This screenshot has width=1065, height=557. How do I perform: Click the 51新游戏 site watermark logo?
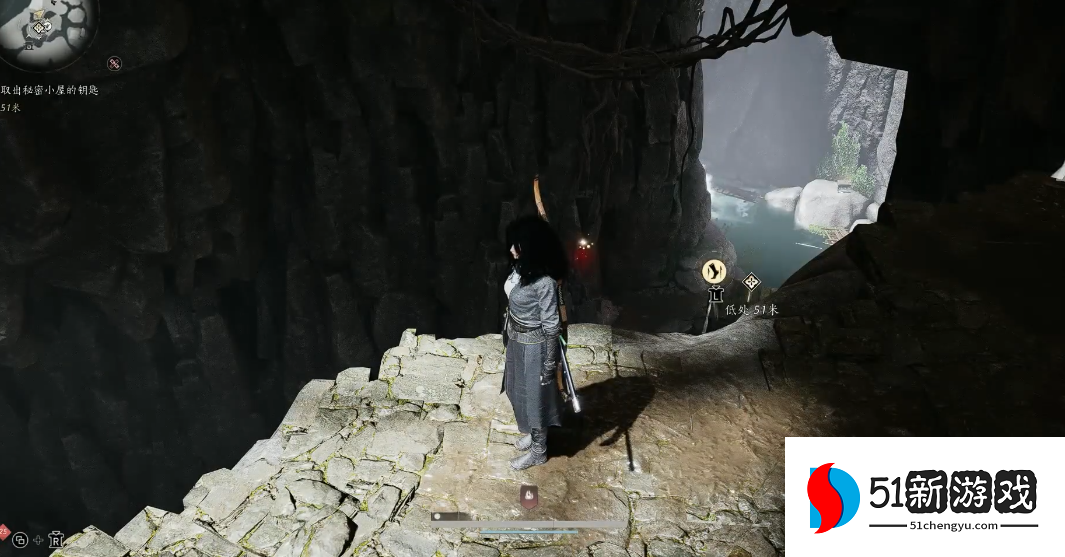[924, 496]
